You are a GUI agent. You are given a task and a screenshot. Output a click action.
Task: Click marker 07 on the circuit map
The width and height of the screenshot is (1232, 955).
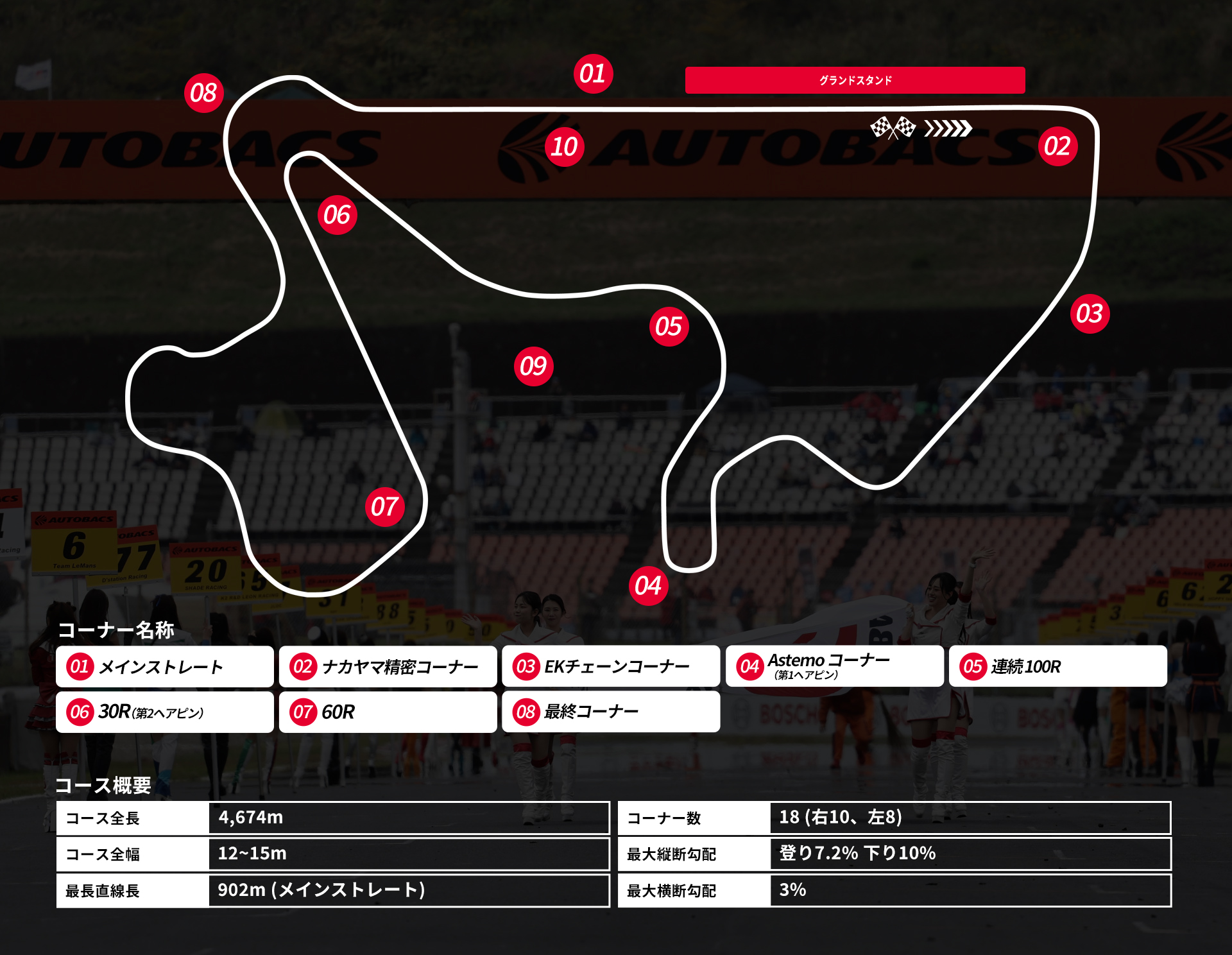tap(384, 507)
